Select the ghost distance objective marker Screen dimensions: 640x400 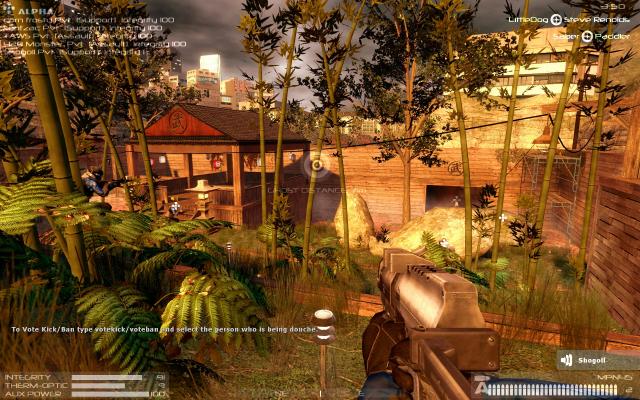pyautogui.click(x=317, y=164)
